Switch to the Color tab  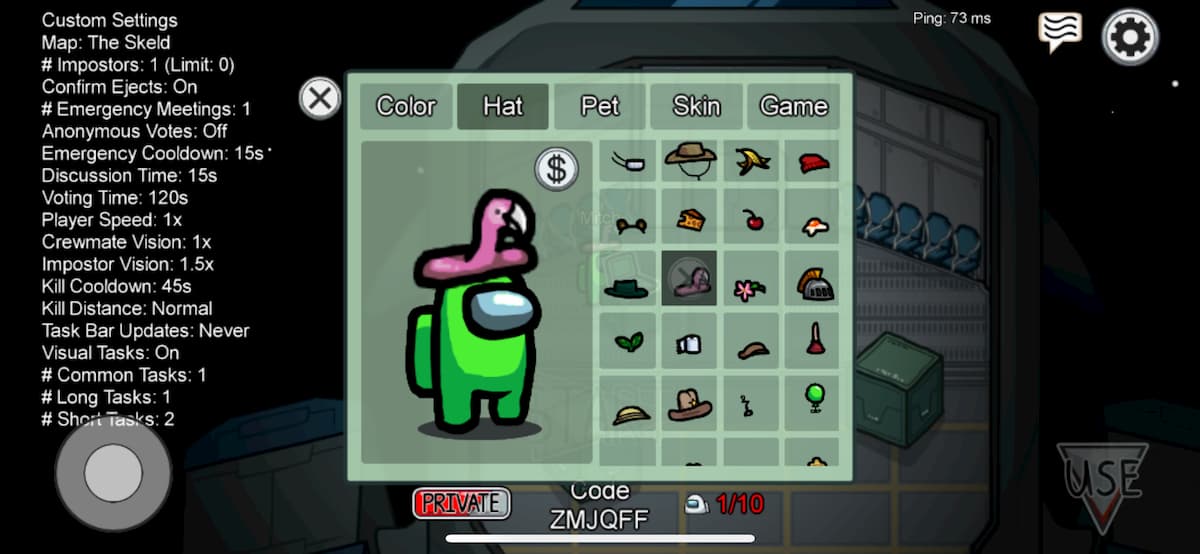point(406,106)
